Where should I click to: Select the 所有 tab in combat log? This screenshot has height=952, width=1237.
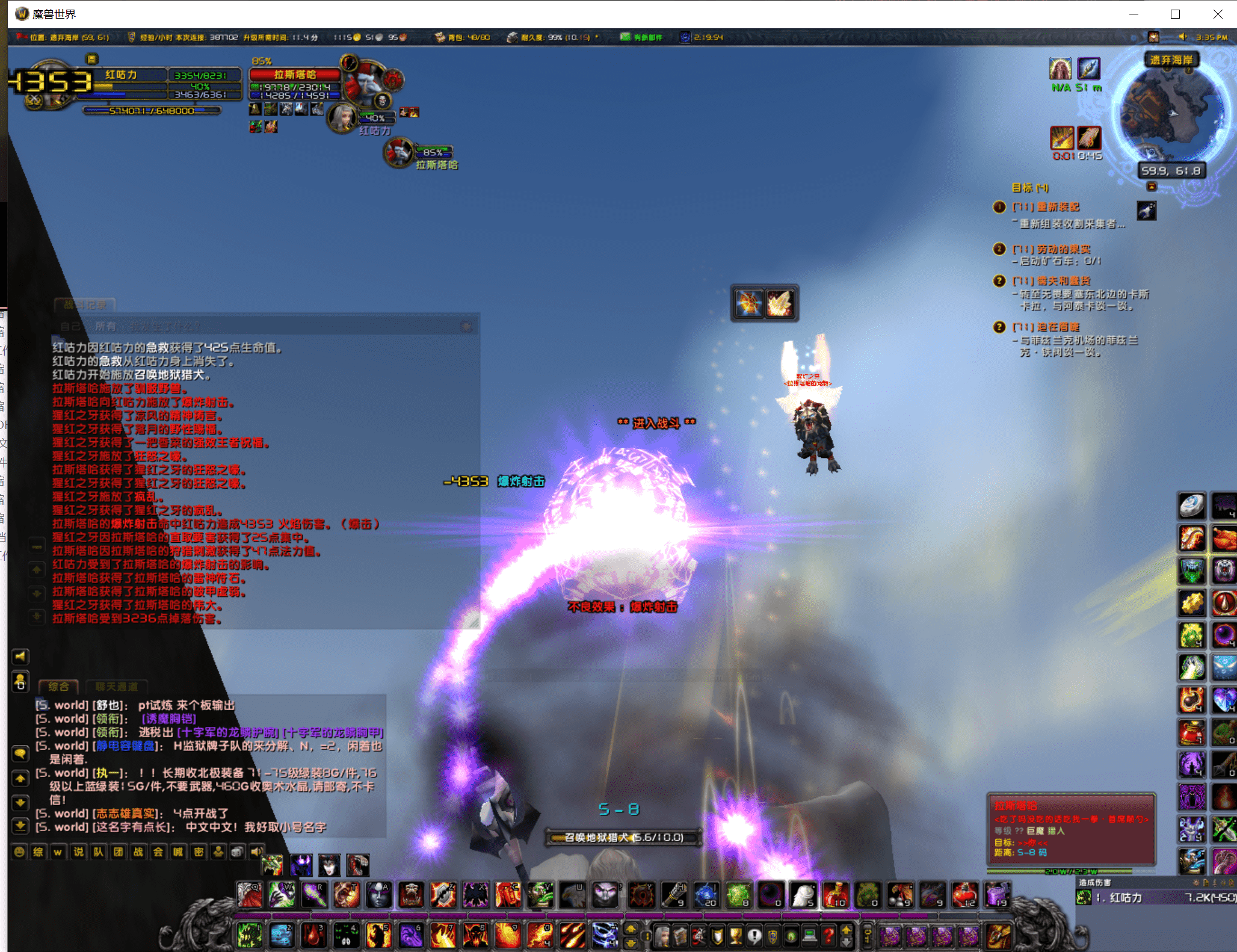coord(106,326)
